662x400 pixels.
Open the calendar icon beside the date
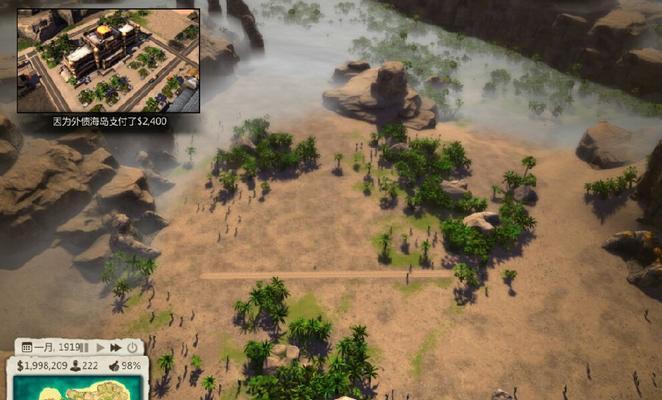pyautogui.click(x=27, y=347)
